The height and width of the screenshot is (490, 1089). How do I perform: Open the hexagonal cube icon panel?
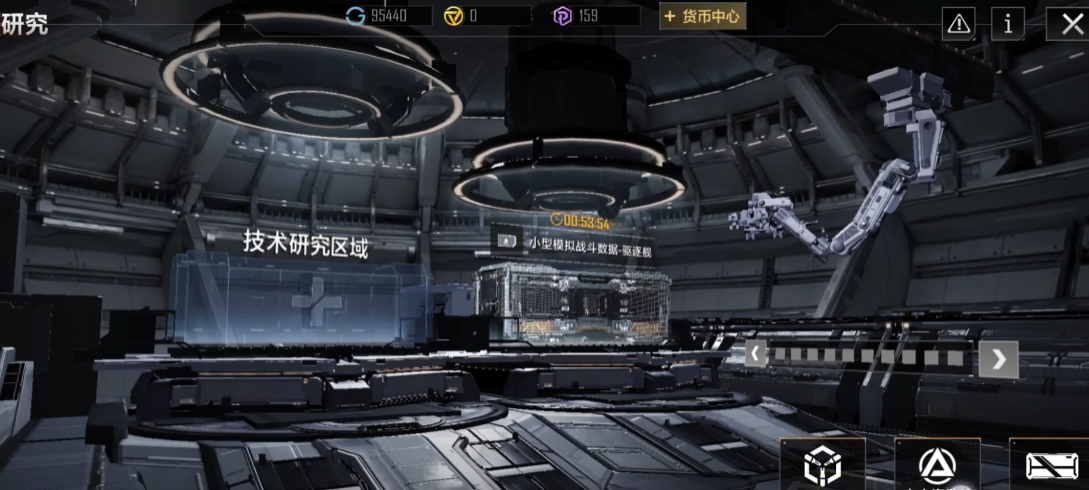coord(823,465)
